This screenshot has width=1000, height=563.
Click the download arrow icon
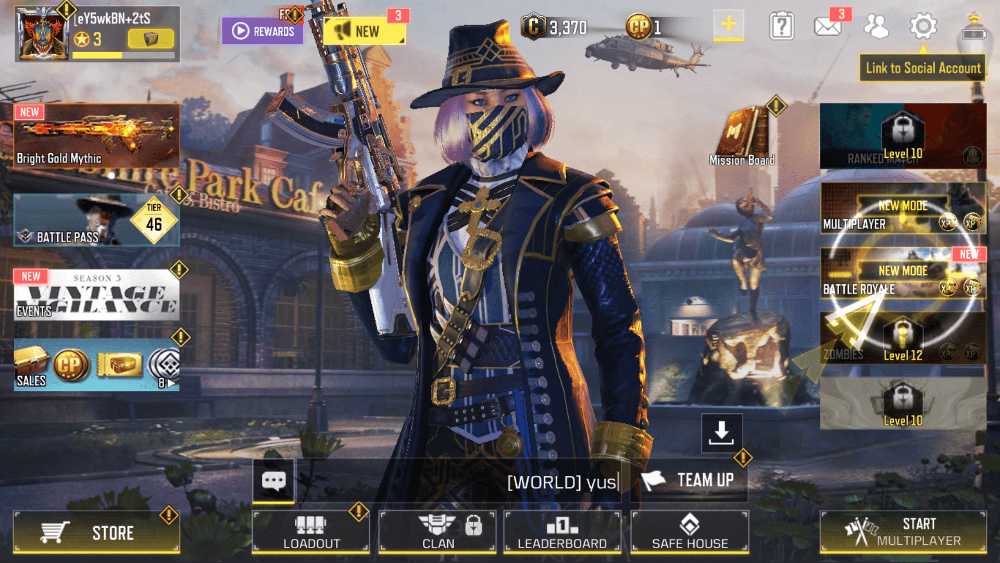point(721,433)
